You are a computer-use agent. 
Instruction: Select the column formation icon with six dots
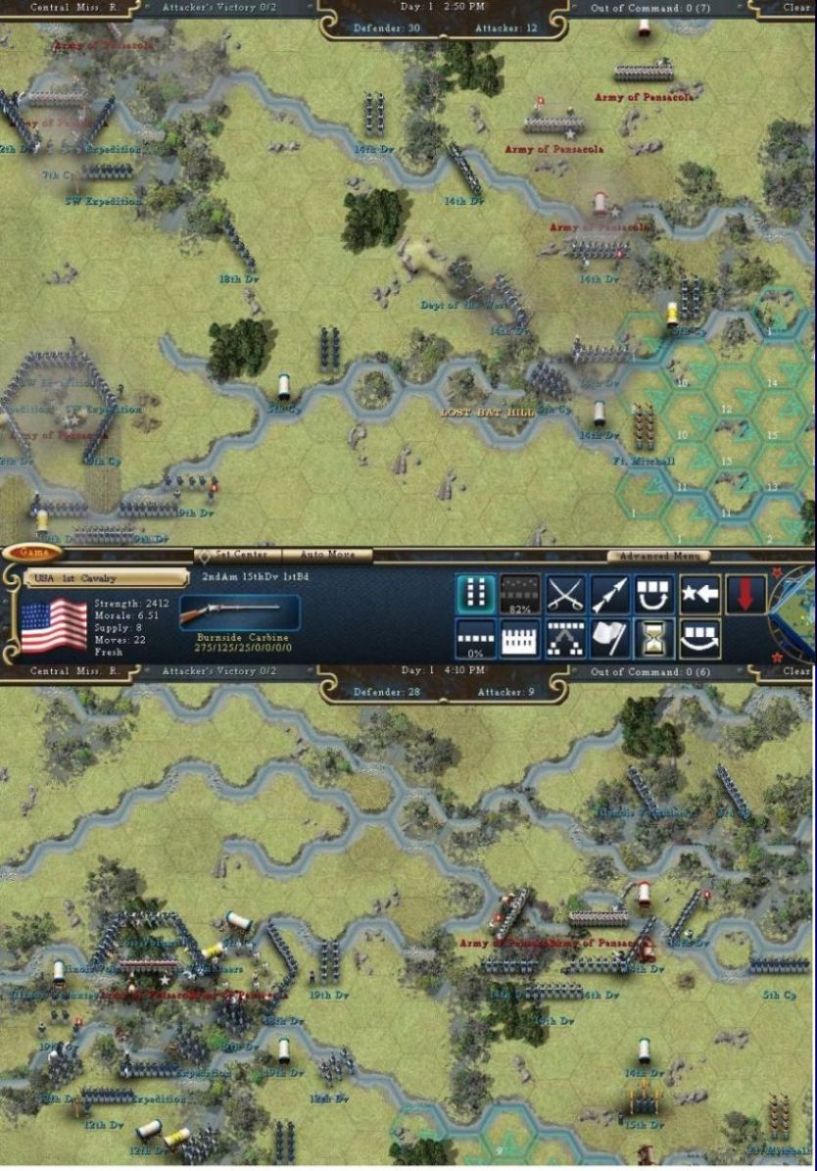point(476,594)
